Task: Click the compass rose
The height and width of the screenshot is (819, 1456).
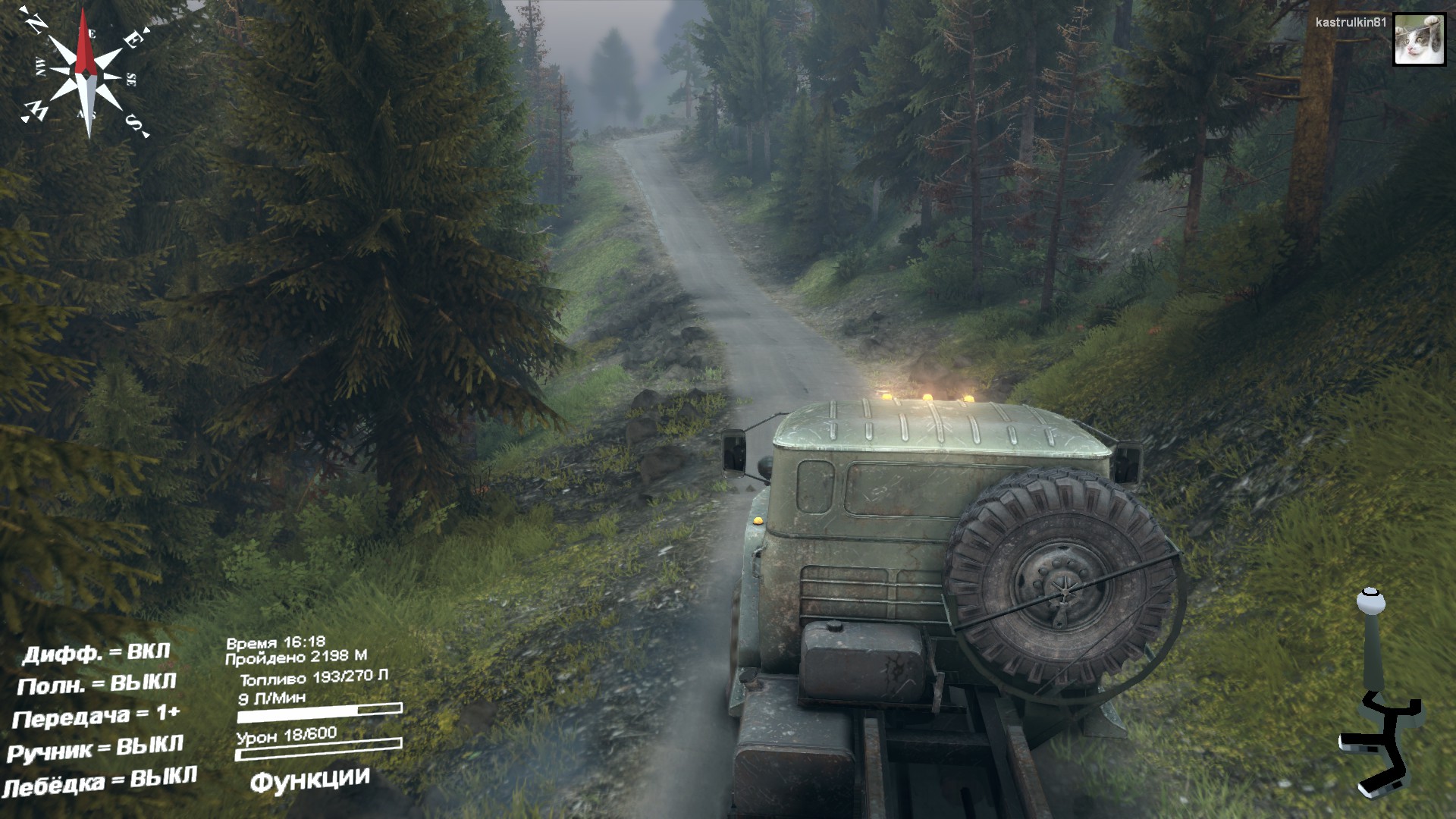Action: pos(86,73)
